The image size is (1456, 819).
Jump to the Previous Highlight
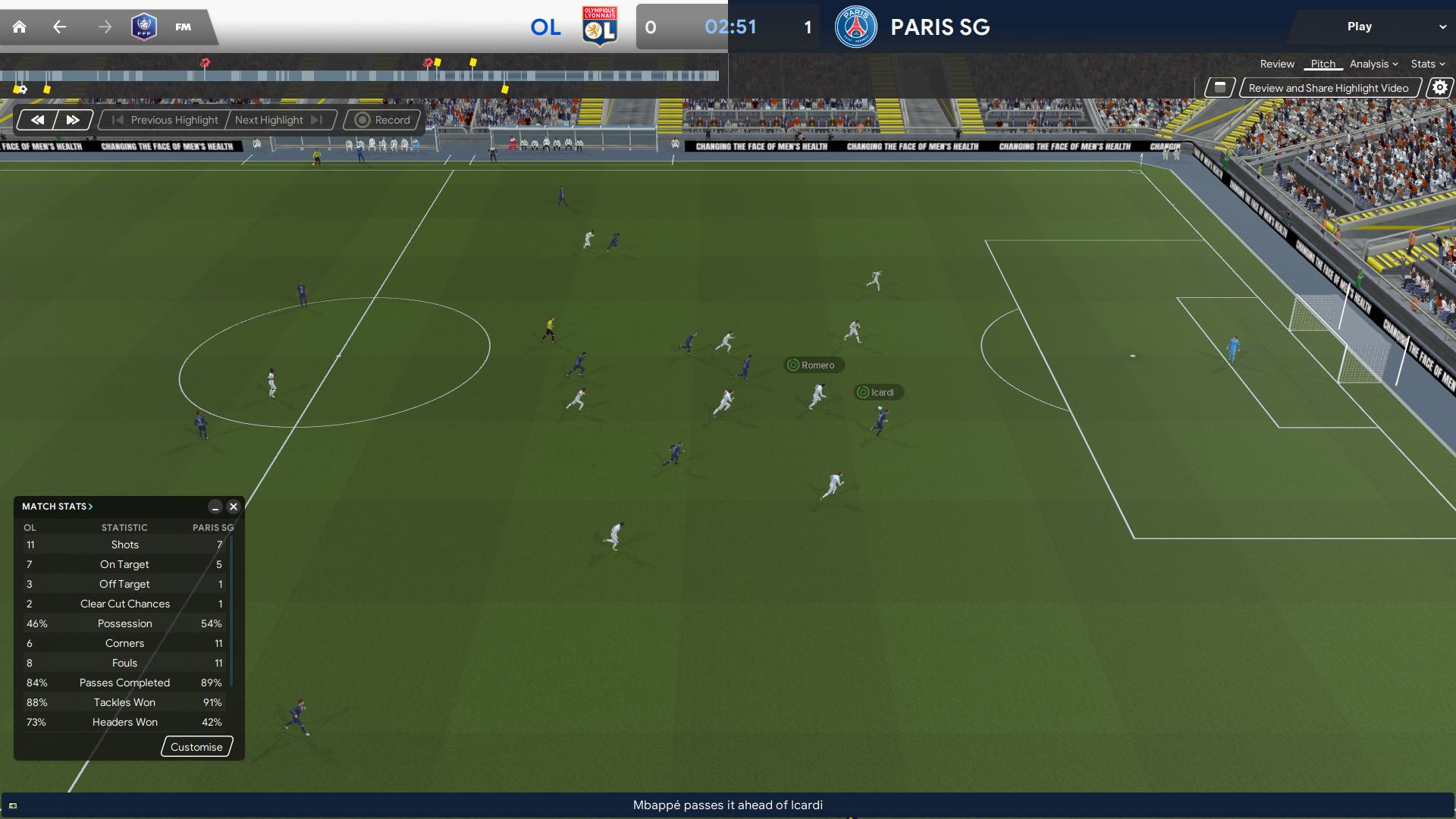coord(165,120)
